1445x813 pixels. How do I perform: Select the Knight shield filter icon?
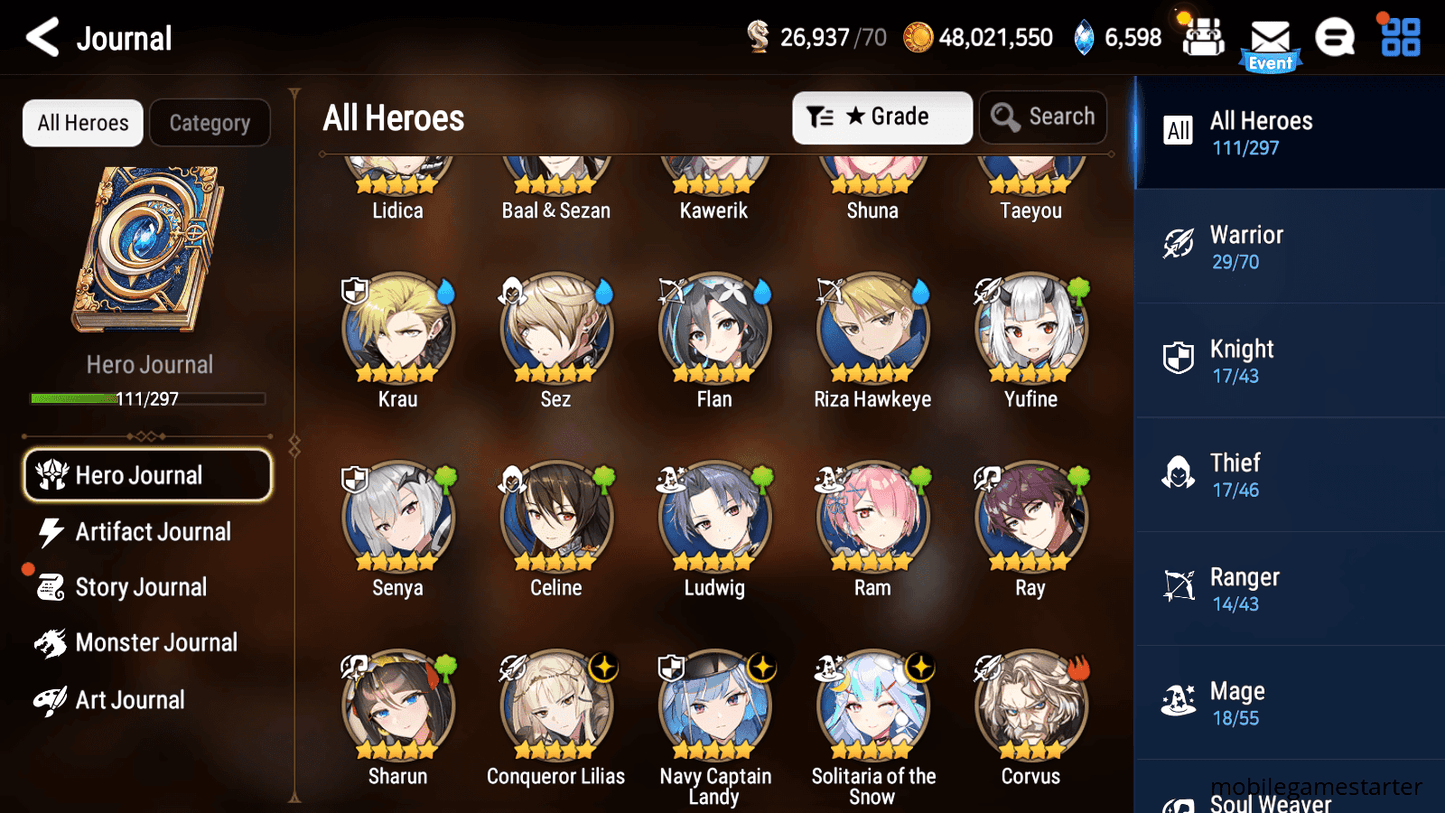(1180, 359)
